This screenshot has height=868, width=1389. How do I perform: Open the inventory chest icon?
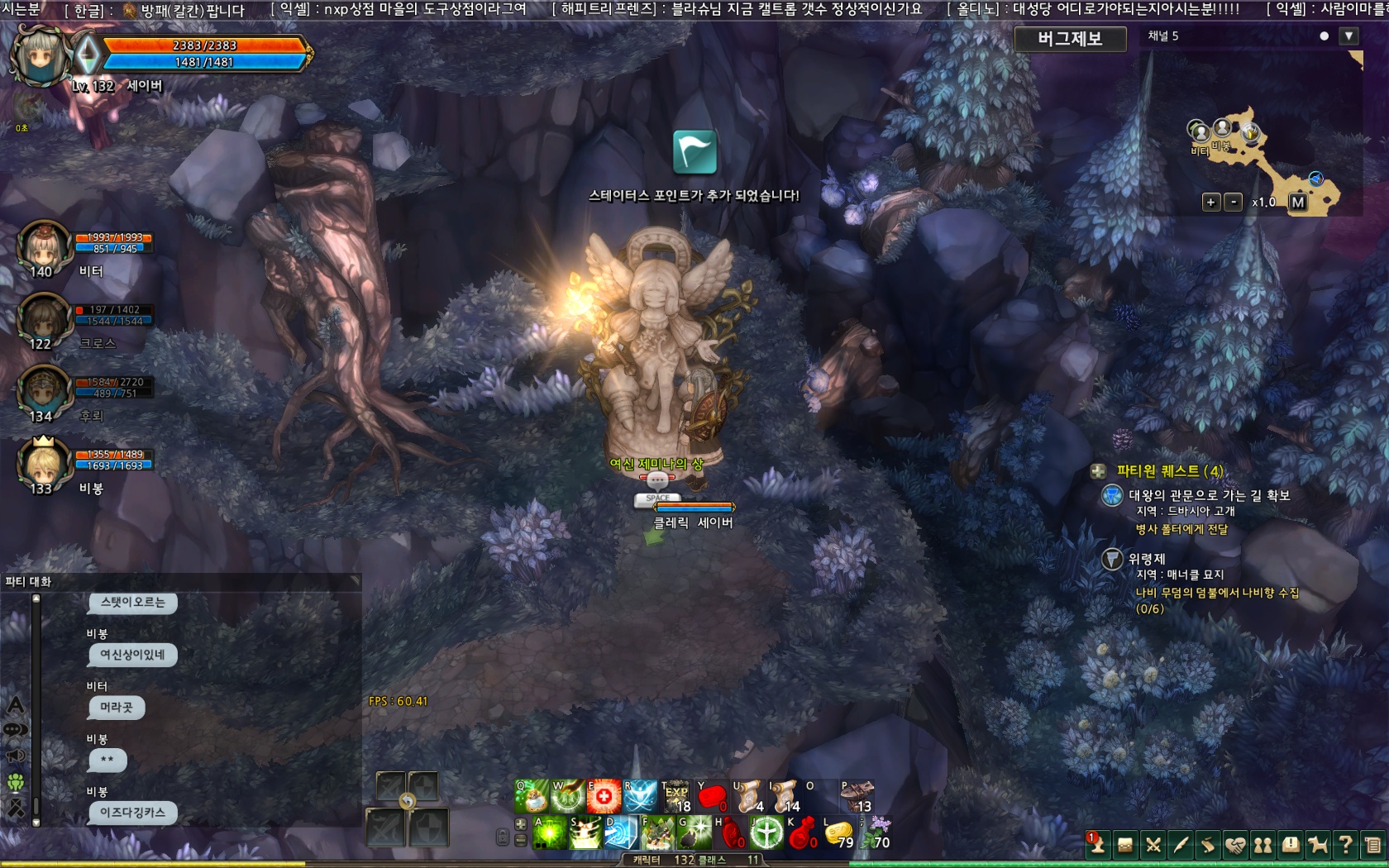click(x=1124, y=845)
